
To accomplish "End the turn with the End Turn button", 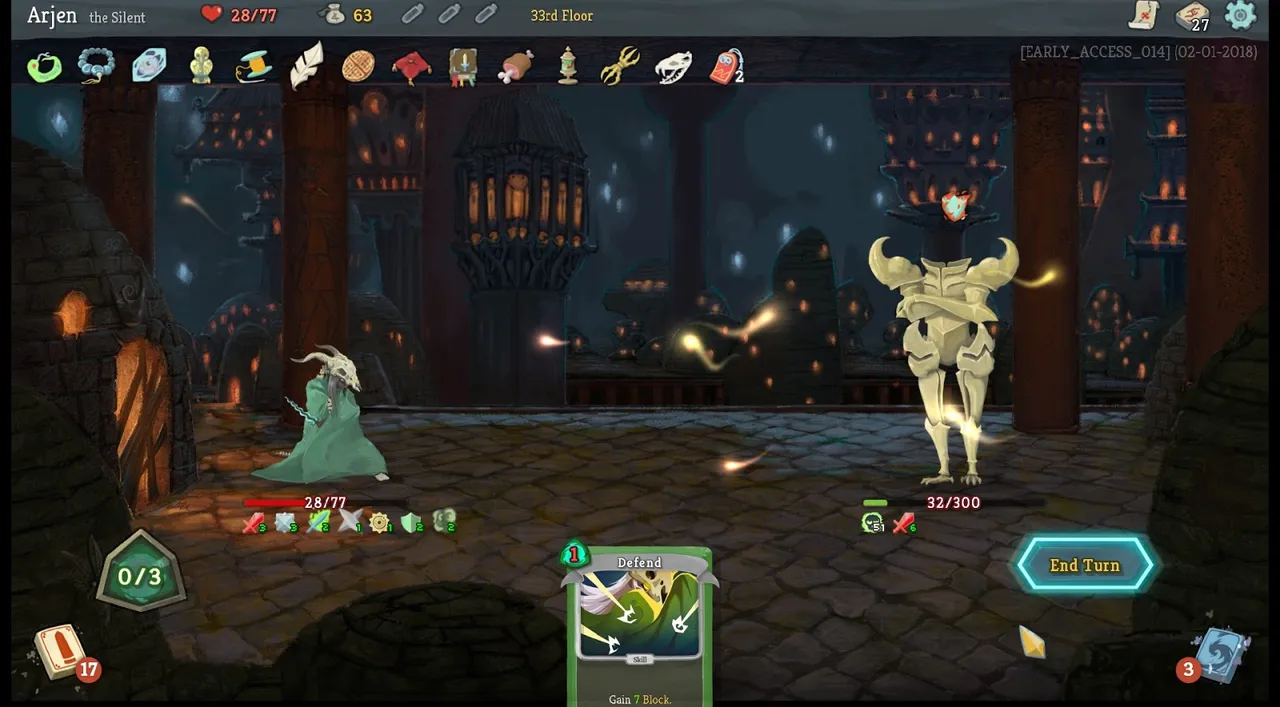I will [1085, 565].
